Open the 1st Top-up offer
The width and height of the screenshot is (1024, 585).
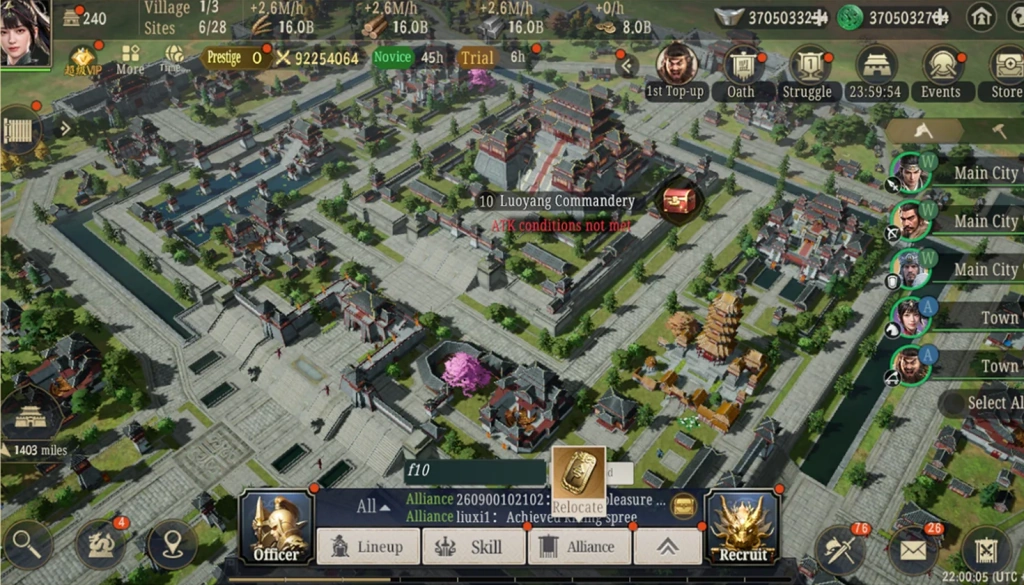(676, 67)
